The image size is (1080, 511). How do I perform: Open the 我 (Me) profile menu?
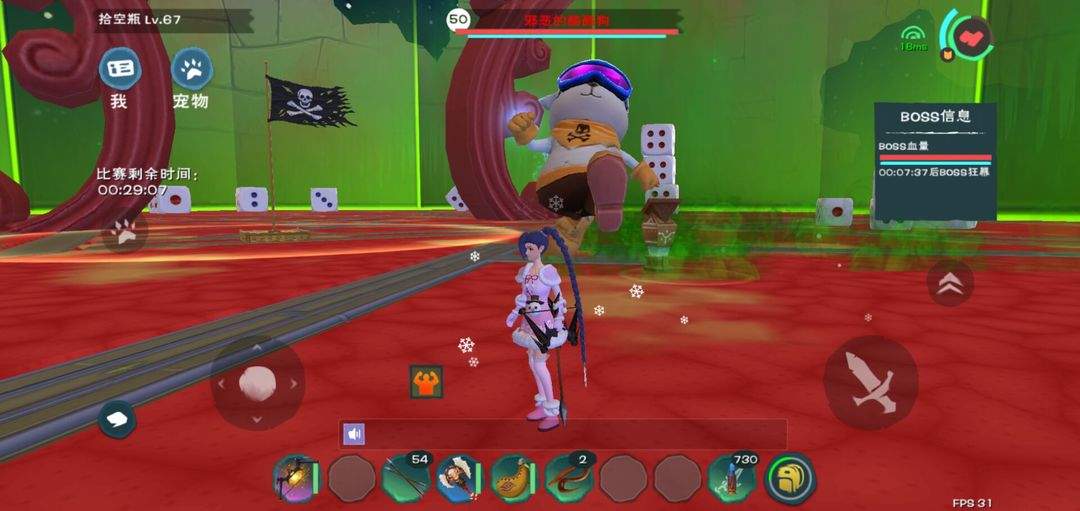[119, 70]
